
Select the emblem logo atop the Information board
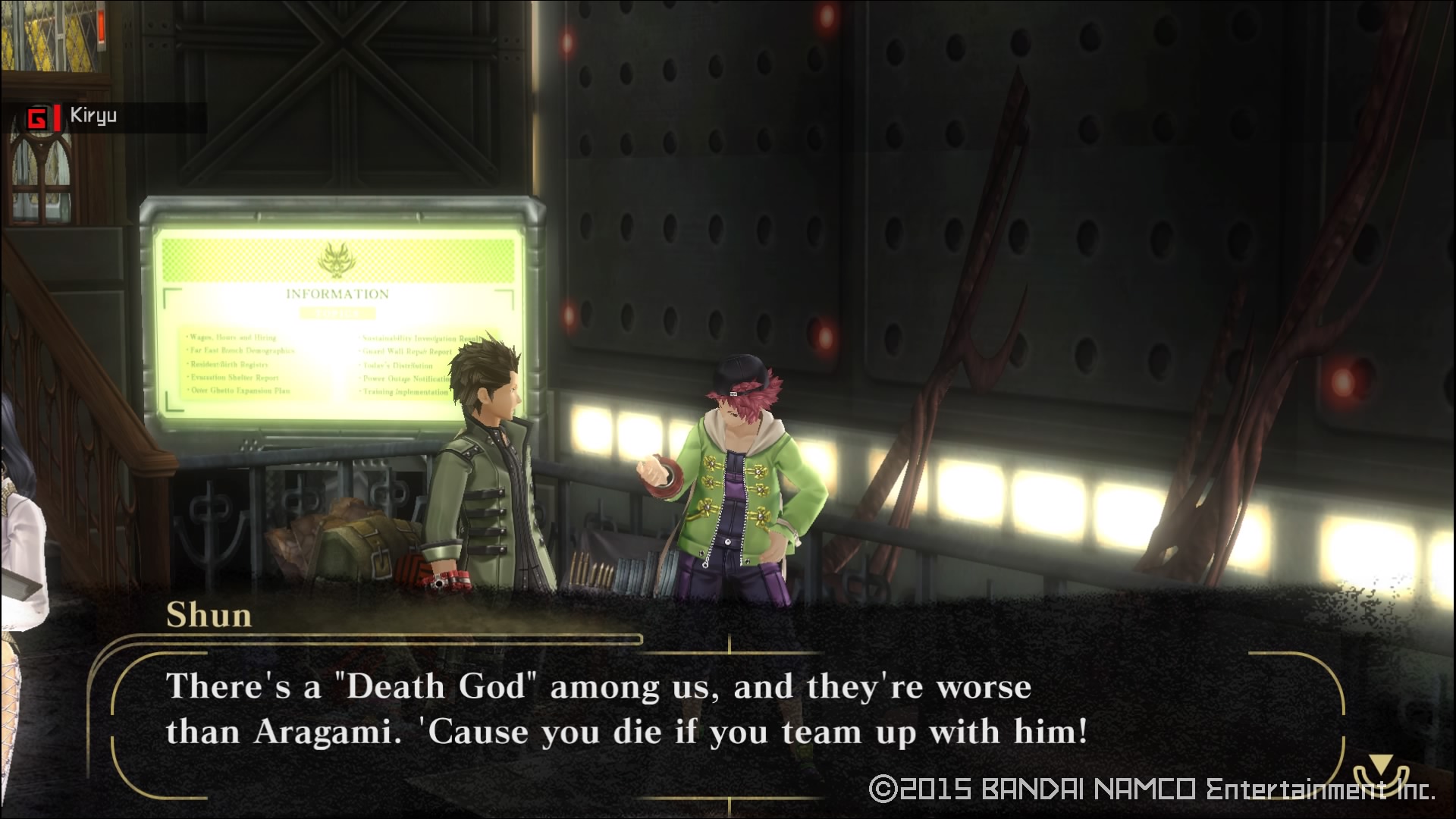(337, 261)
